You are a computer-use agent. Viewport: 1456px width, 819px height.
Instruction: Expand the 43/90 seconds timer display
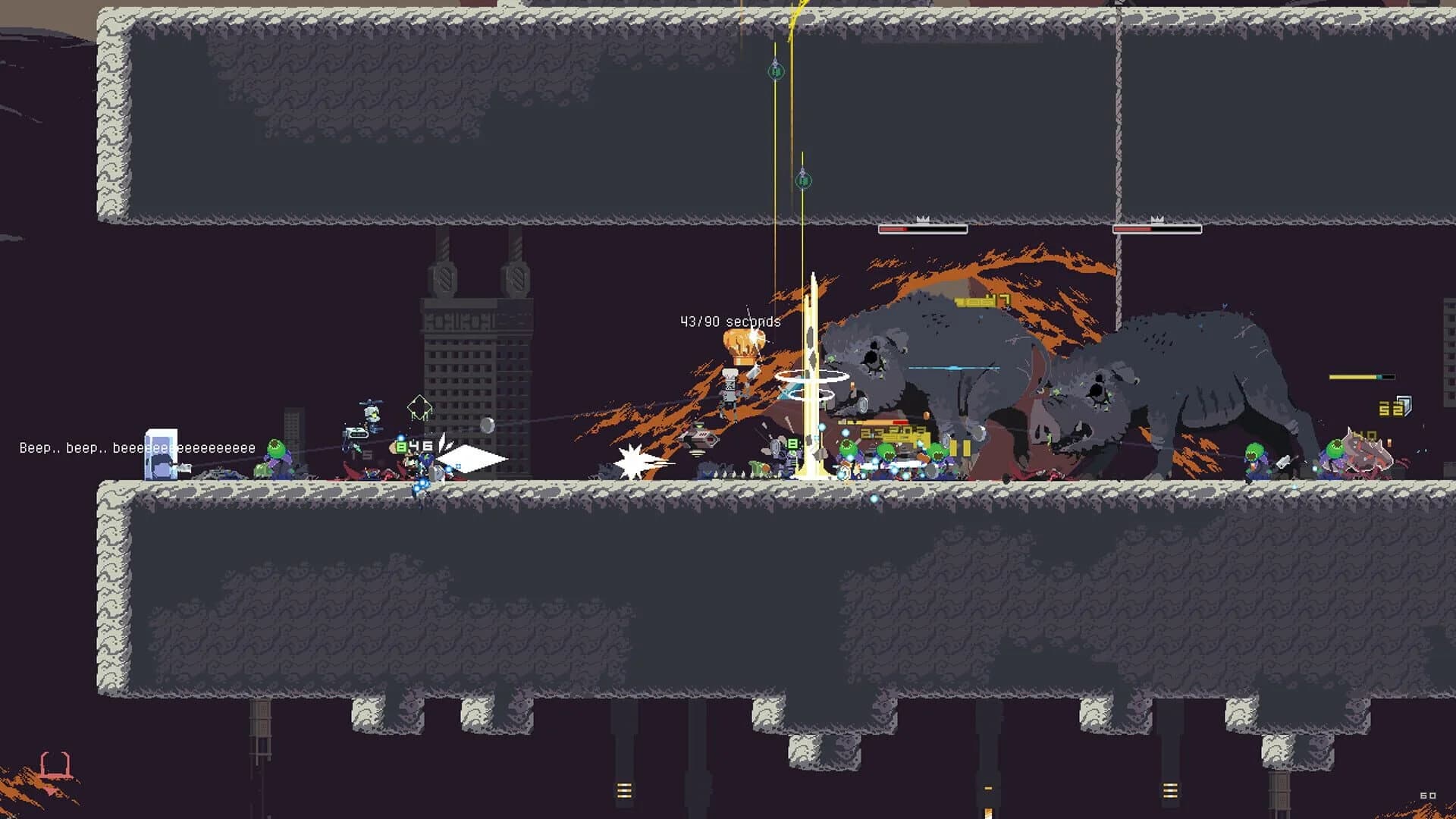[x=730, y=322]
